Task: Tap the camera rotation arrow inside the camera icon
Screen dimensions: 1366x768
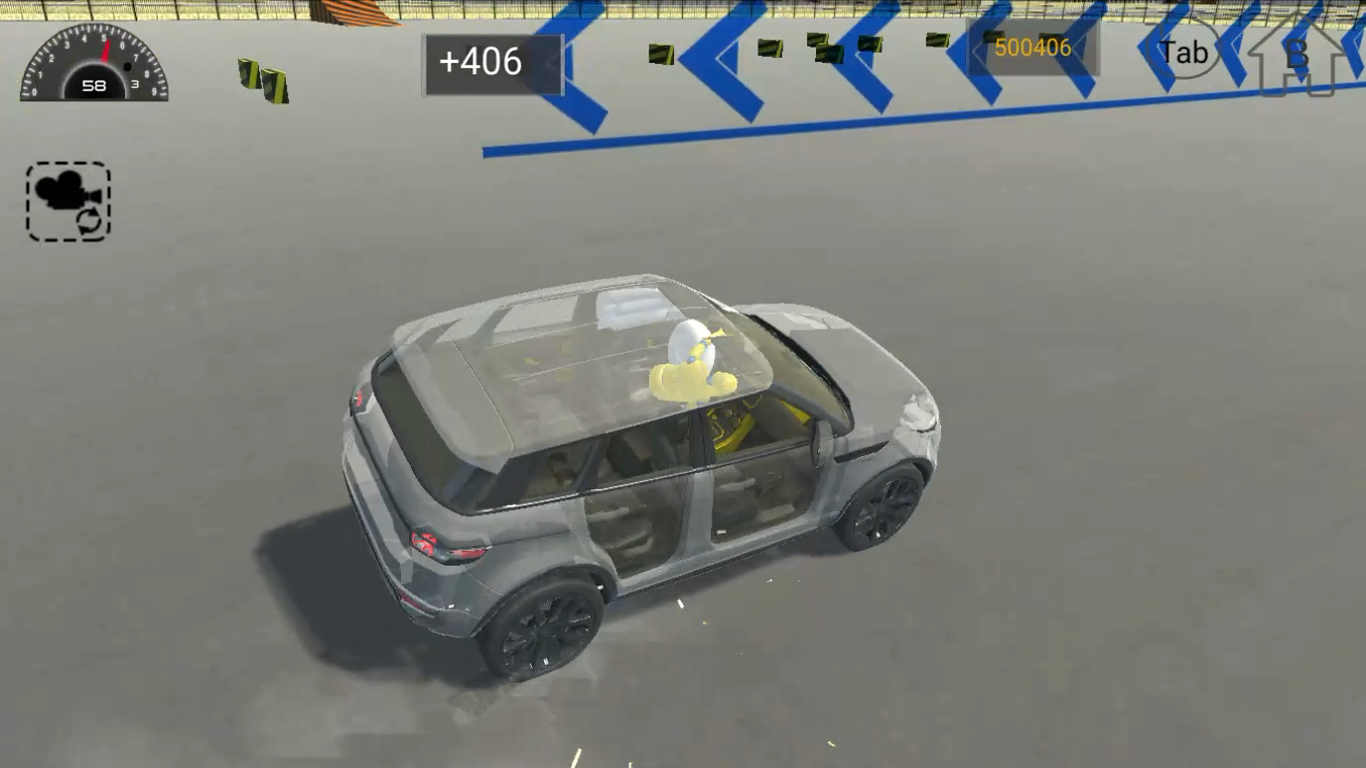Action: 90,222
